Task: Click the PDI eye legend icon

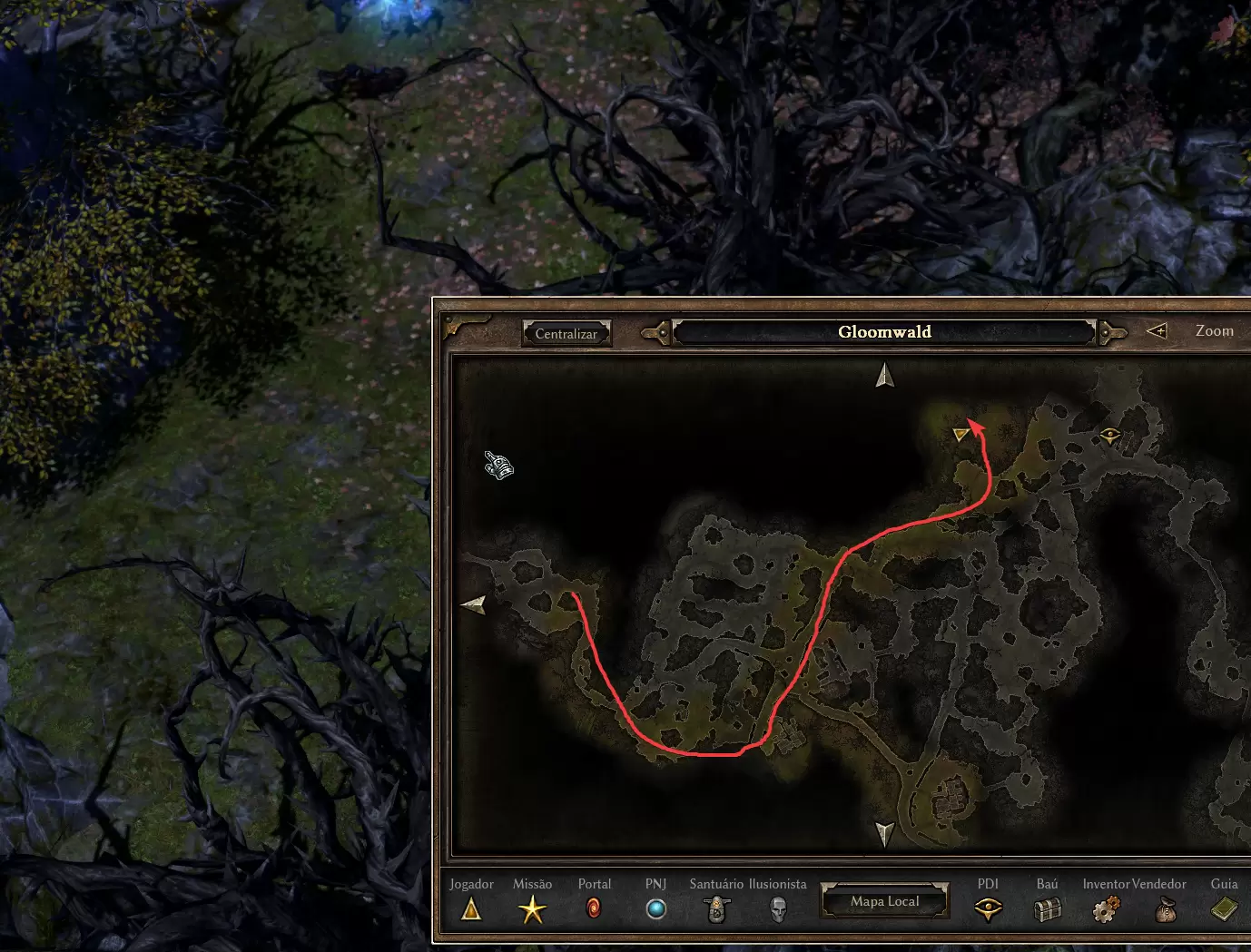Action: coord(988,908)
